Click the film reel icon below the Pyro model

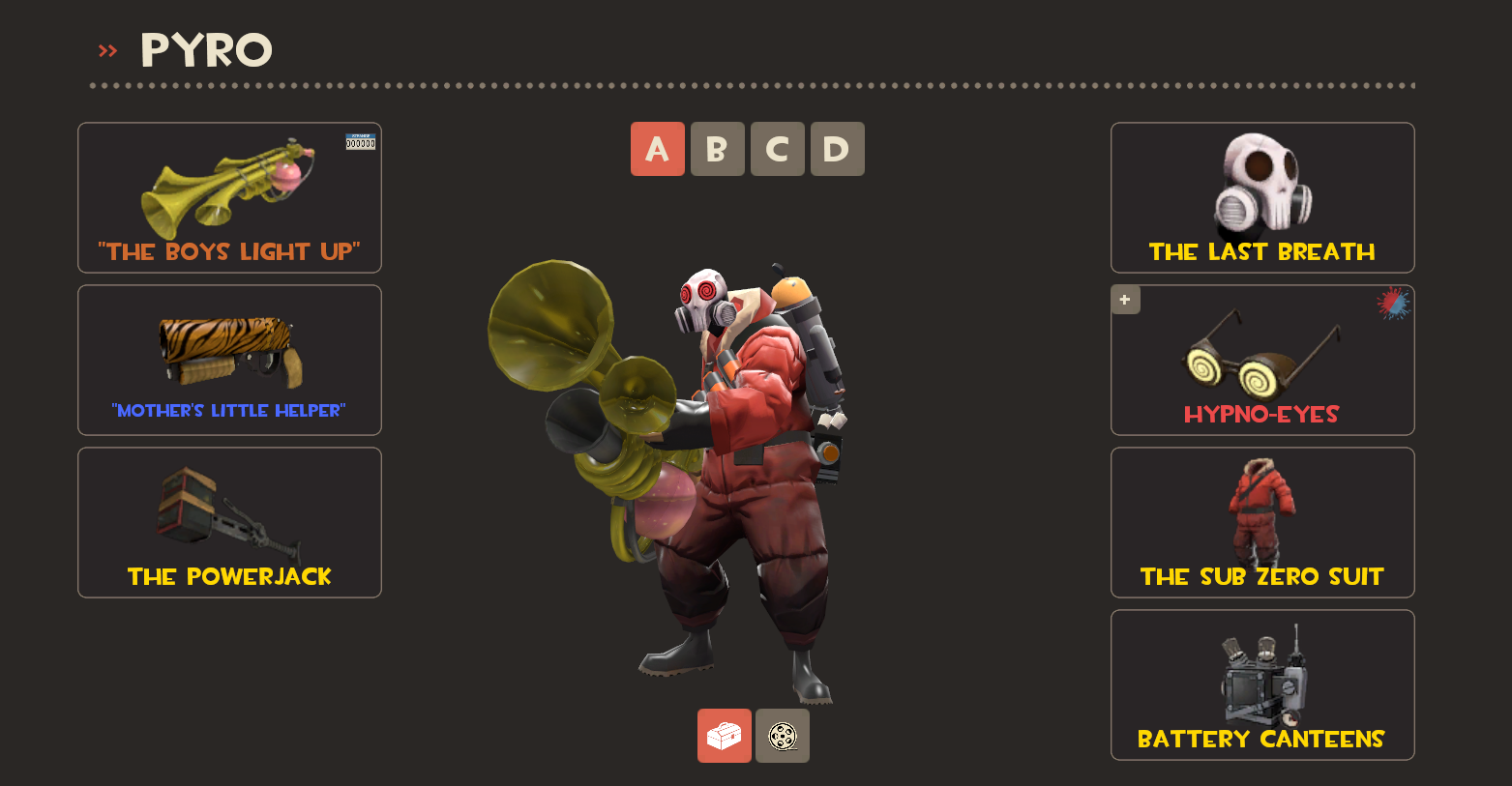pos(782,736)
